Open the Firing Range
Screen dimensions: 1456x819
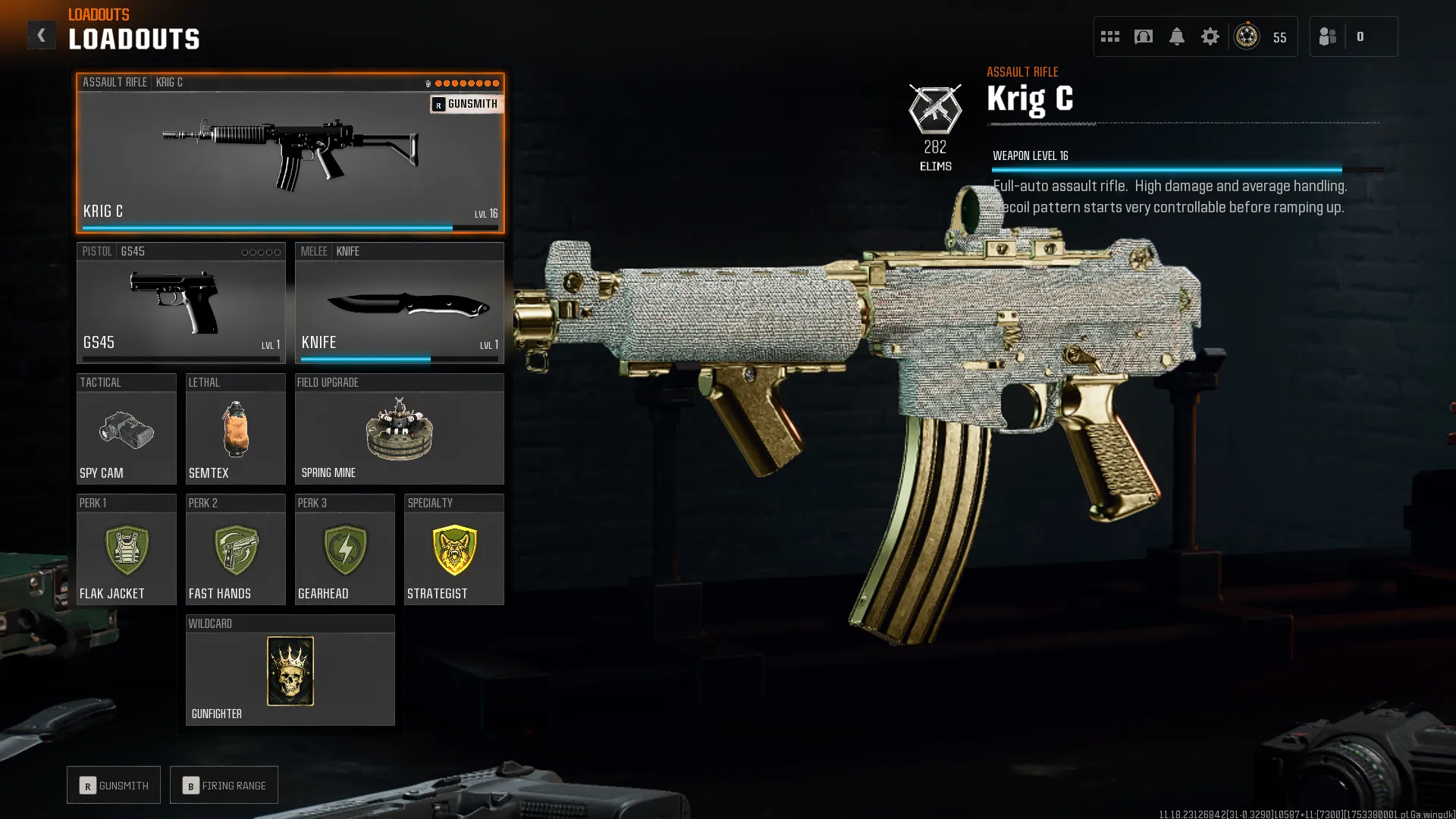coord(224,785)
